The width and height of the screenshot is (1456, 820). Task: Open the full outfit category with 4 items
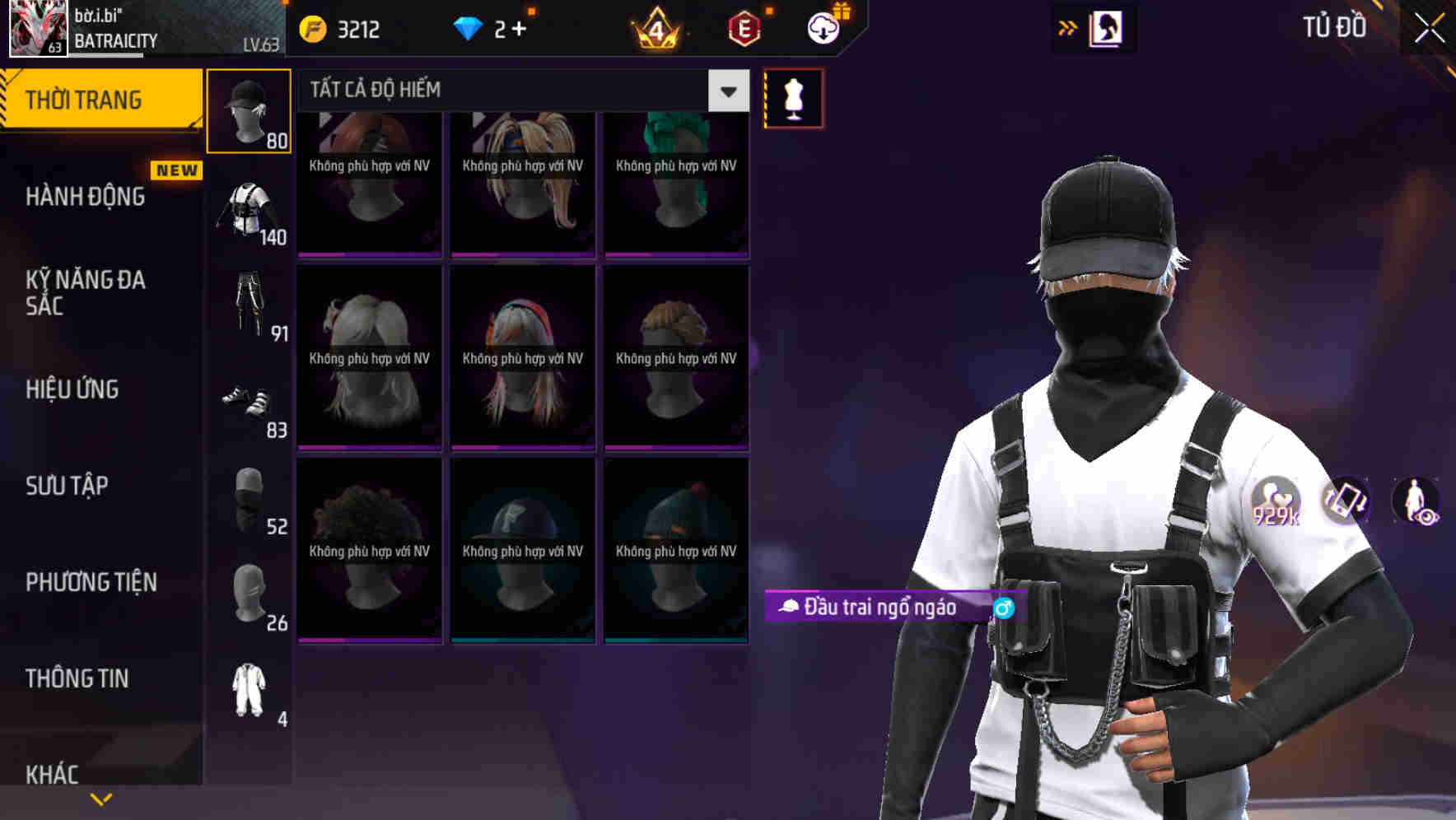point(250,694)
